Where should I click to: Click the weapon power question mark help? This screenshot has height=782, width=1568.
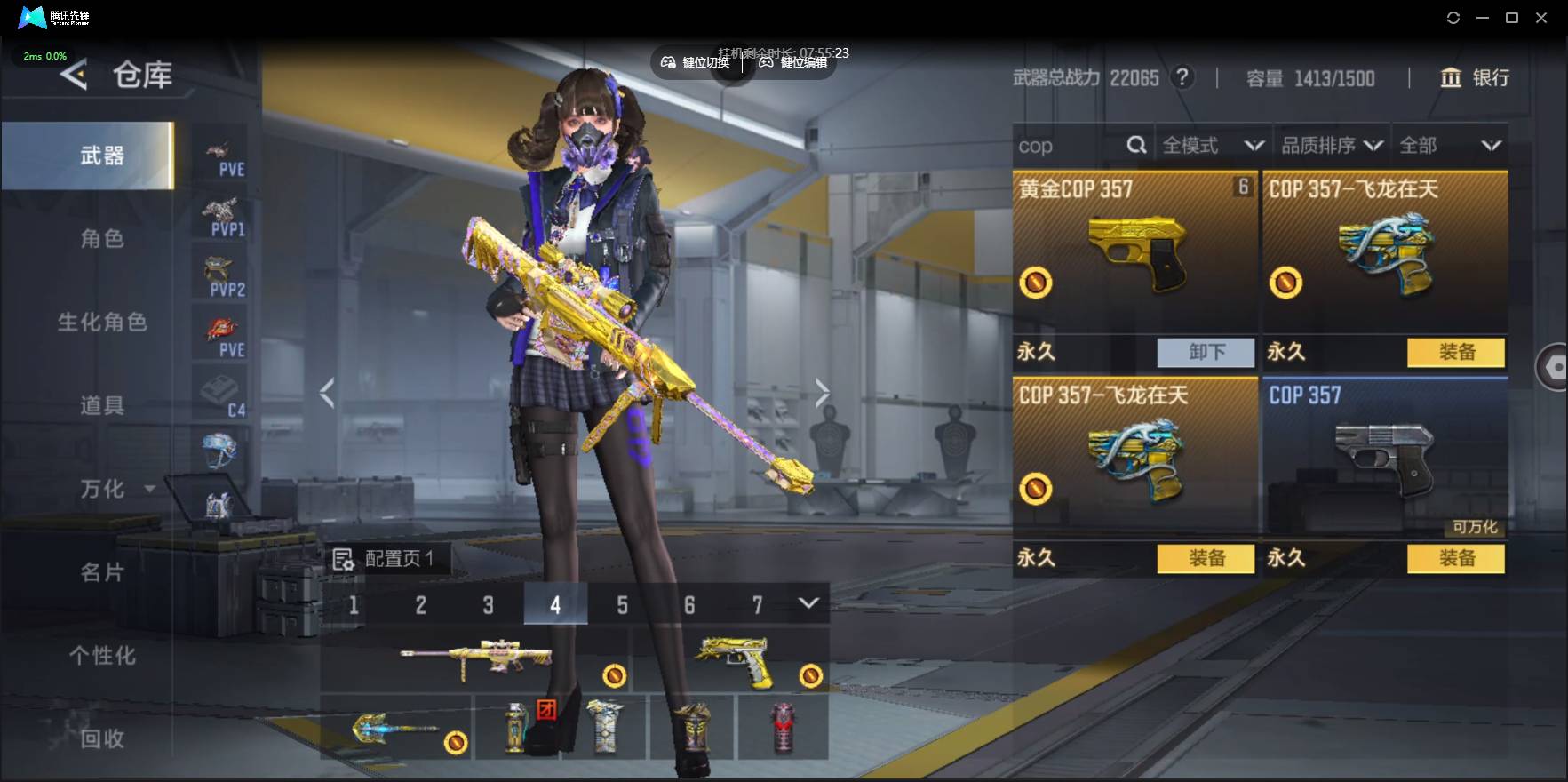point(1182,78)
